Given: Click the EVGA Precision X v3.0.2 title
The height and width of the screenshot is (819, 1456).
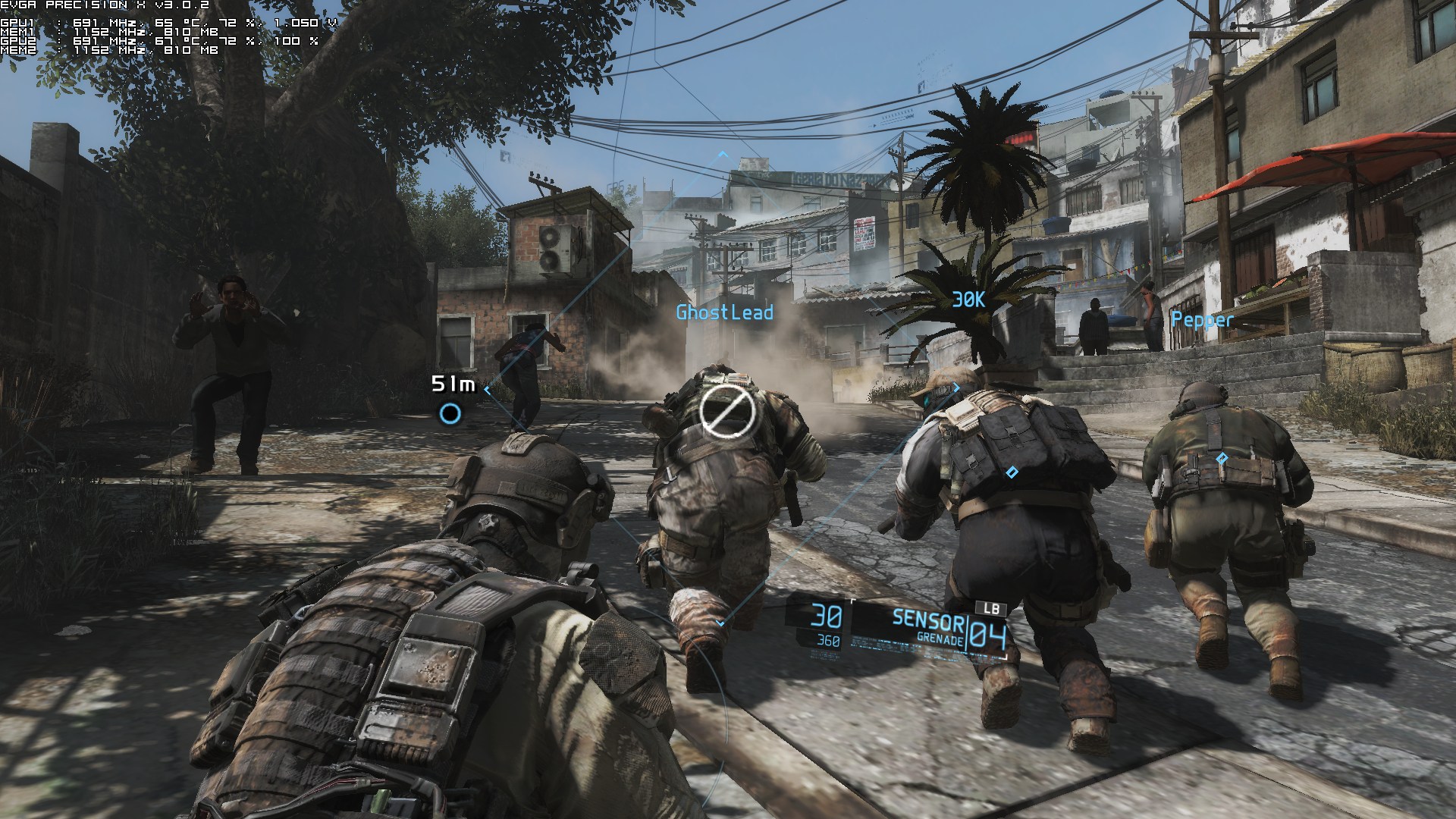Looking at the screenshot, I should click(106, 5).
